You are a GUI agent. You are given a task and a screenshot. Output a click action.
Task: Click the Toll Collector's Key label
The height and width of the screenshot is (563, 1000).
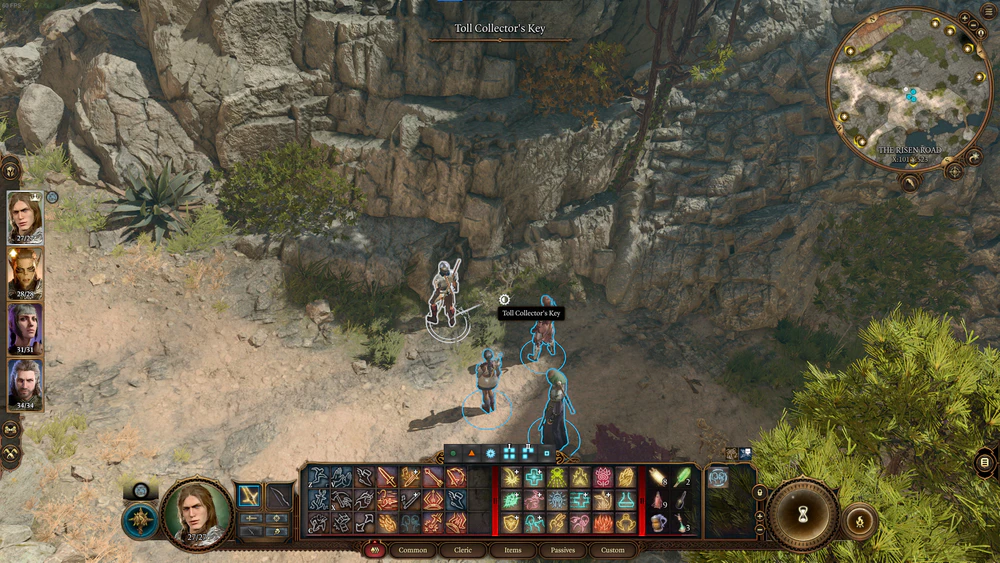click(x=531, y=314)
